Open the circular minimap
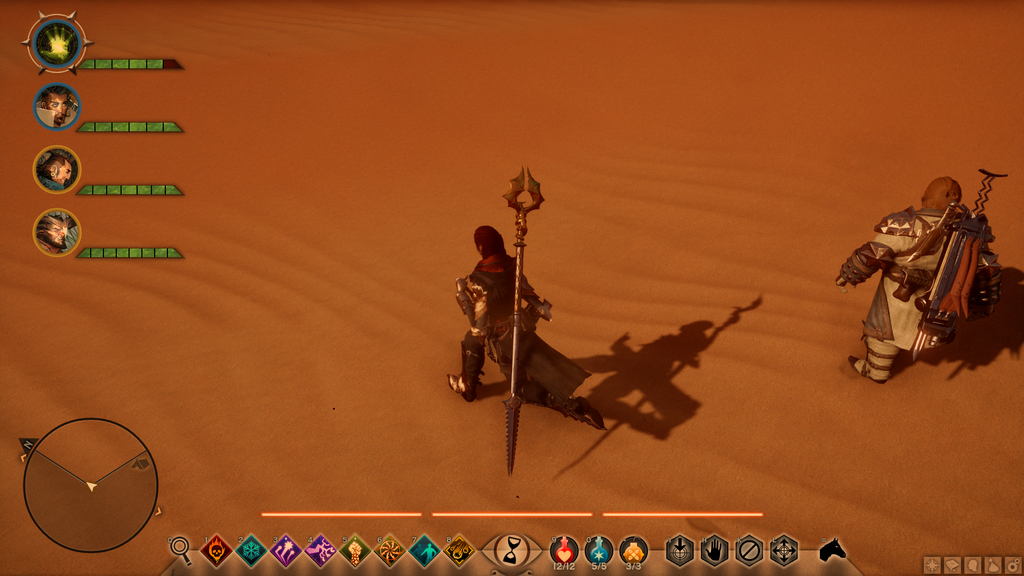The height and width of the screenshot is (576, 1024). [91, 485]
